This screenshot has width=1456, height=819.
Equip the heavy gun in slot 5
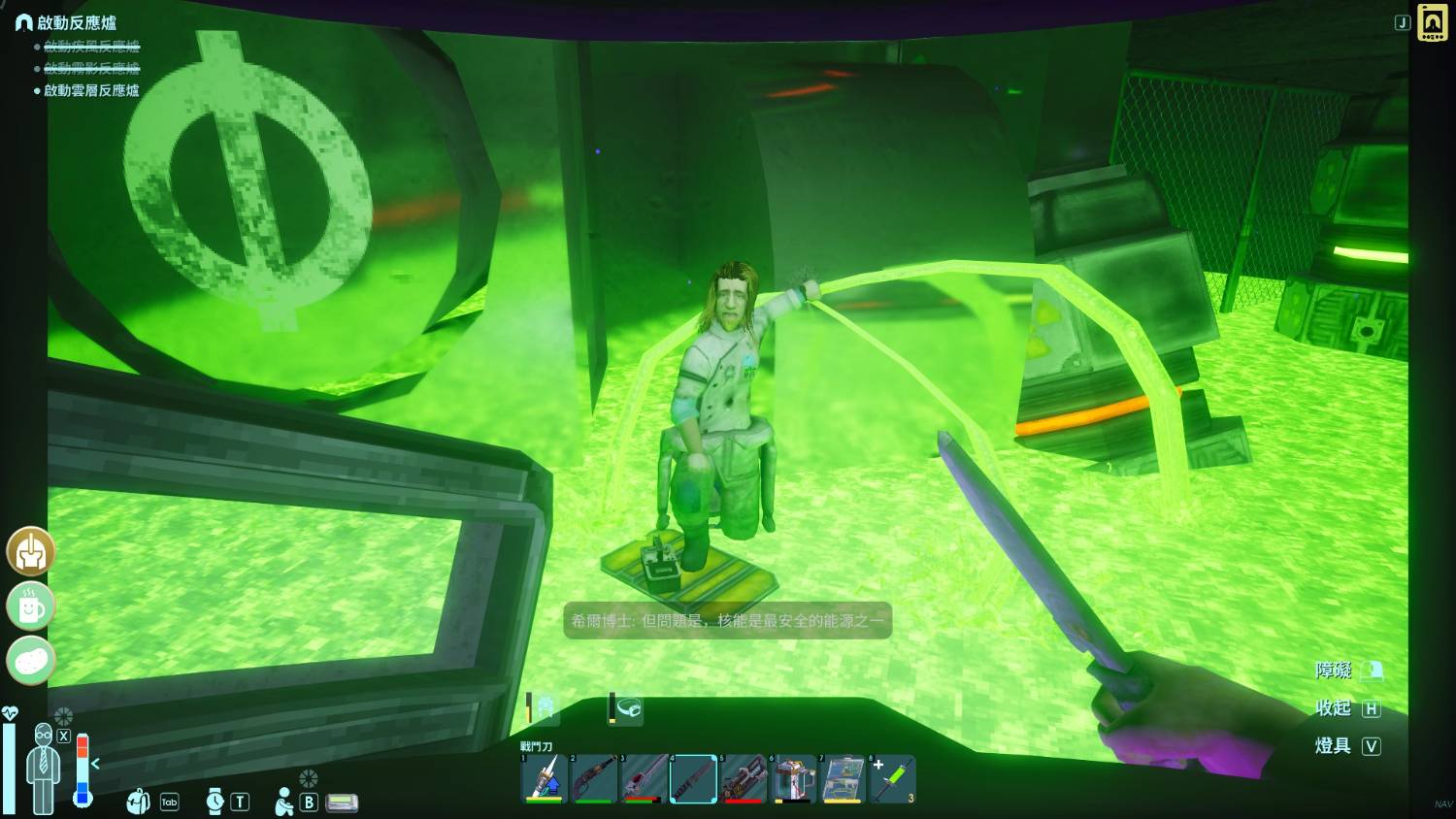click(744, 778)
